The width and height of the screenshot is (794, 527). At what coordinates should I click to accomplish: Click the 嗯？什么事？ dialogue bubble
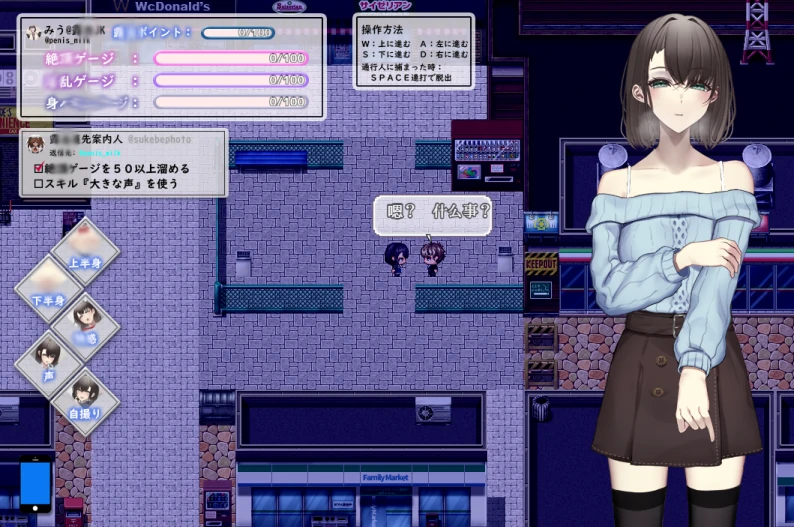[432, 213]
